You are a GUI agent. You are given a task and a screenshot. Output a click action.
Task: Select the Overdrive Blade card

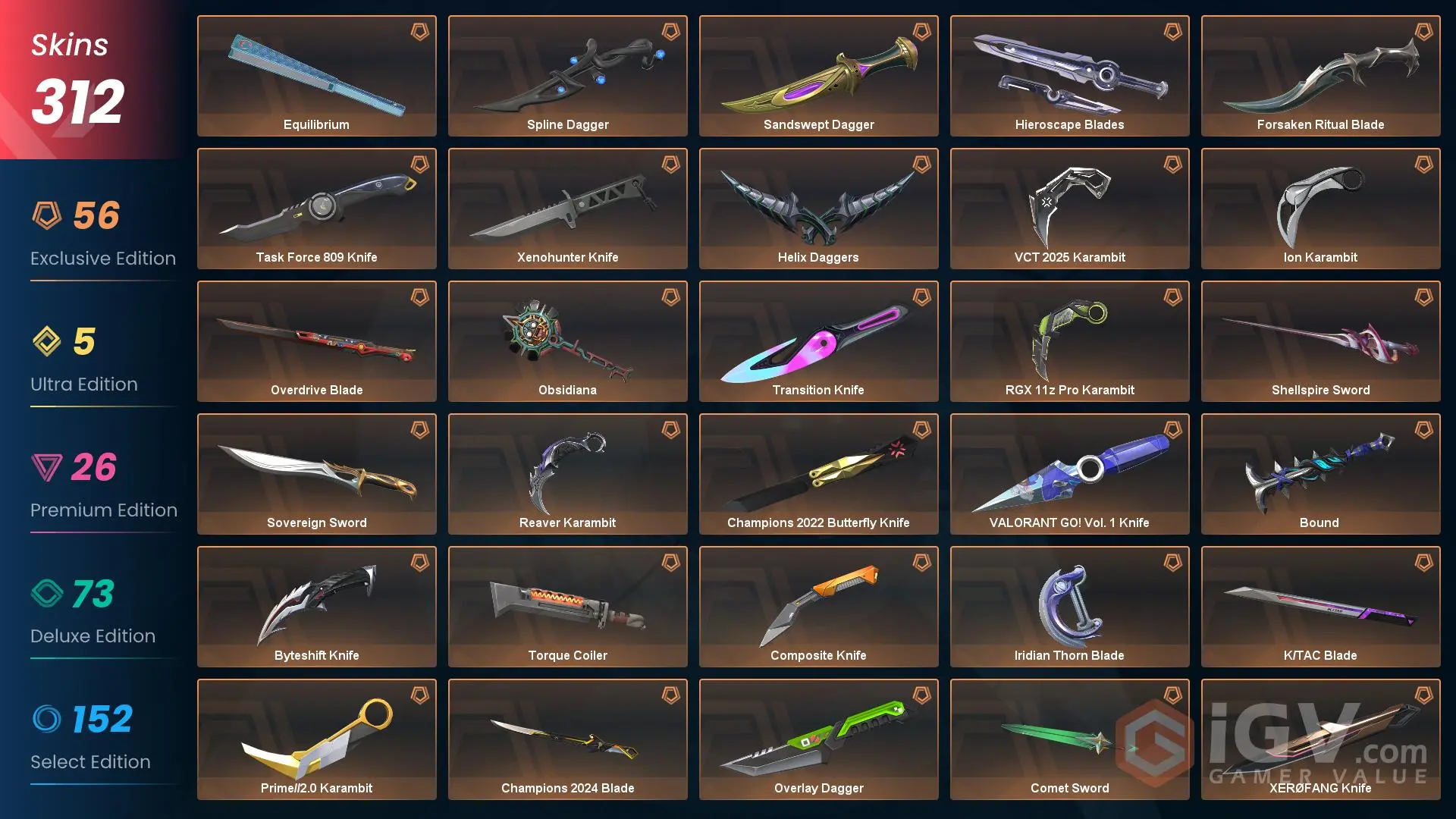pyautogui.click(x=316, y=341)
